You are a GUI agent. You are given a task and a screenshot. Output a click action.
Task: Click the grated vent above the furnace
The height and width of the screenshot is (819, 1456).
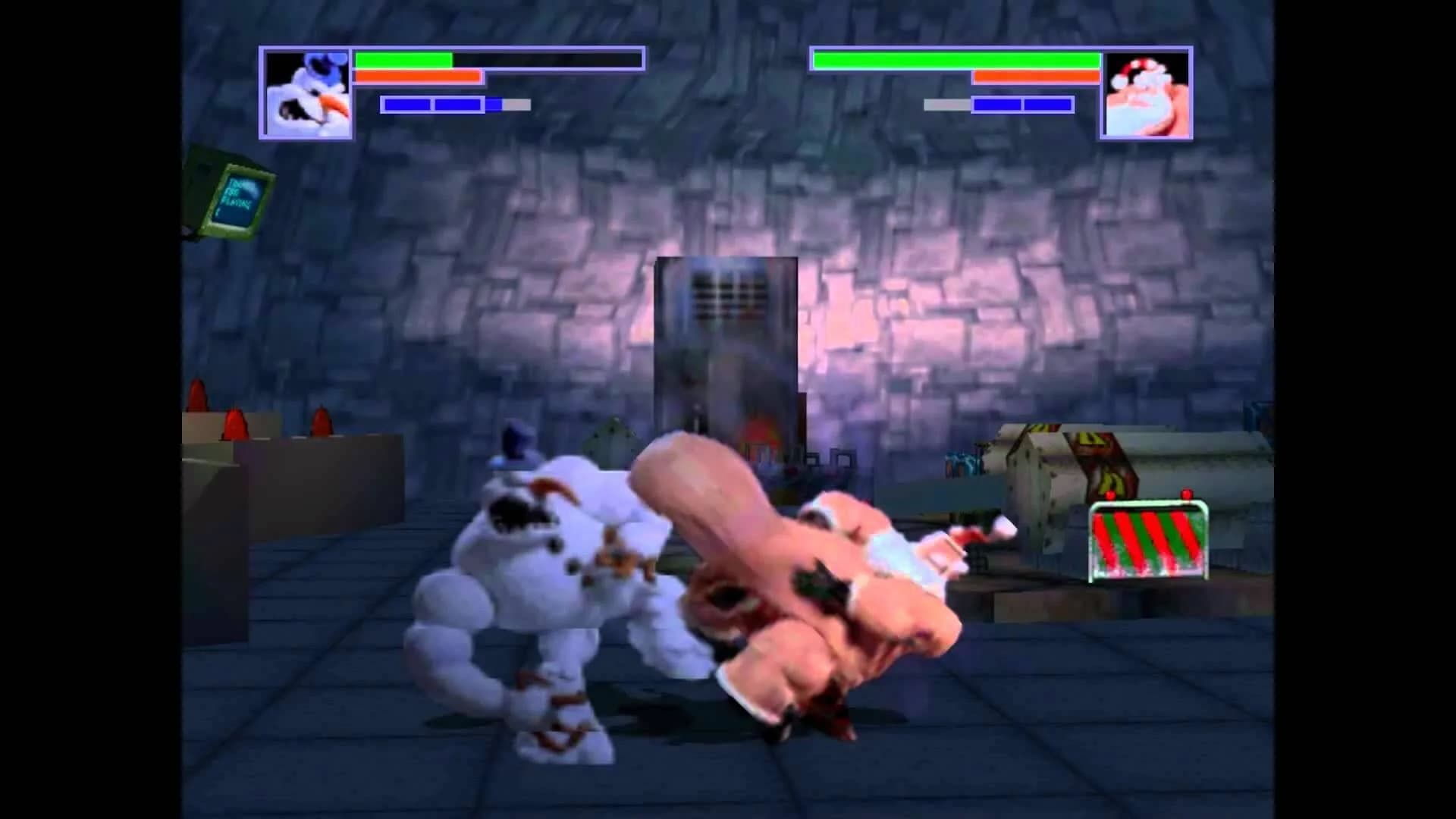click(x=726, y=296)
